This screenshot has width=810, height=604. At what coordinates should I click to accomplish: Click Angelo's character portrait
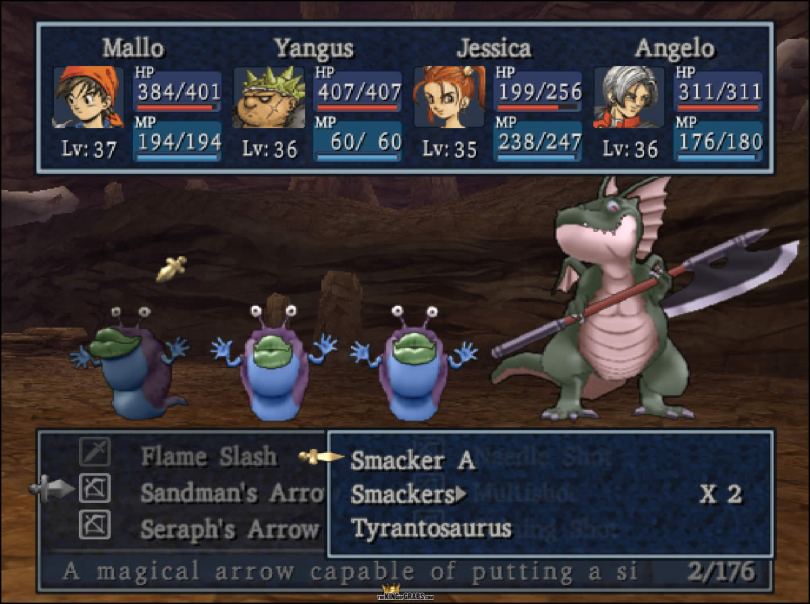point(629,97)
